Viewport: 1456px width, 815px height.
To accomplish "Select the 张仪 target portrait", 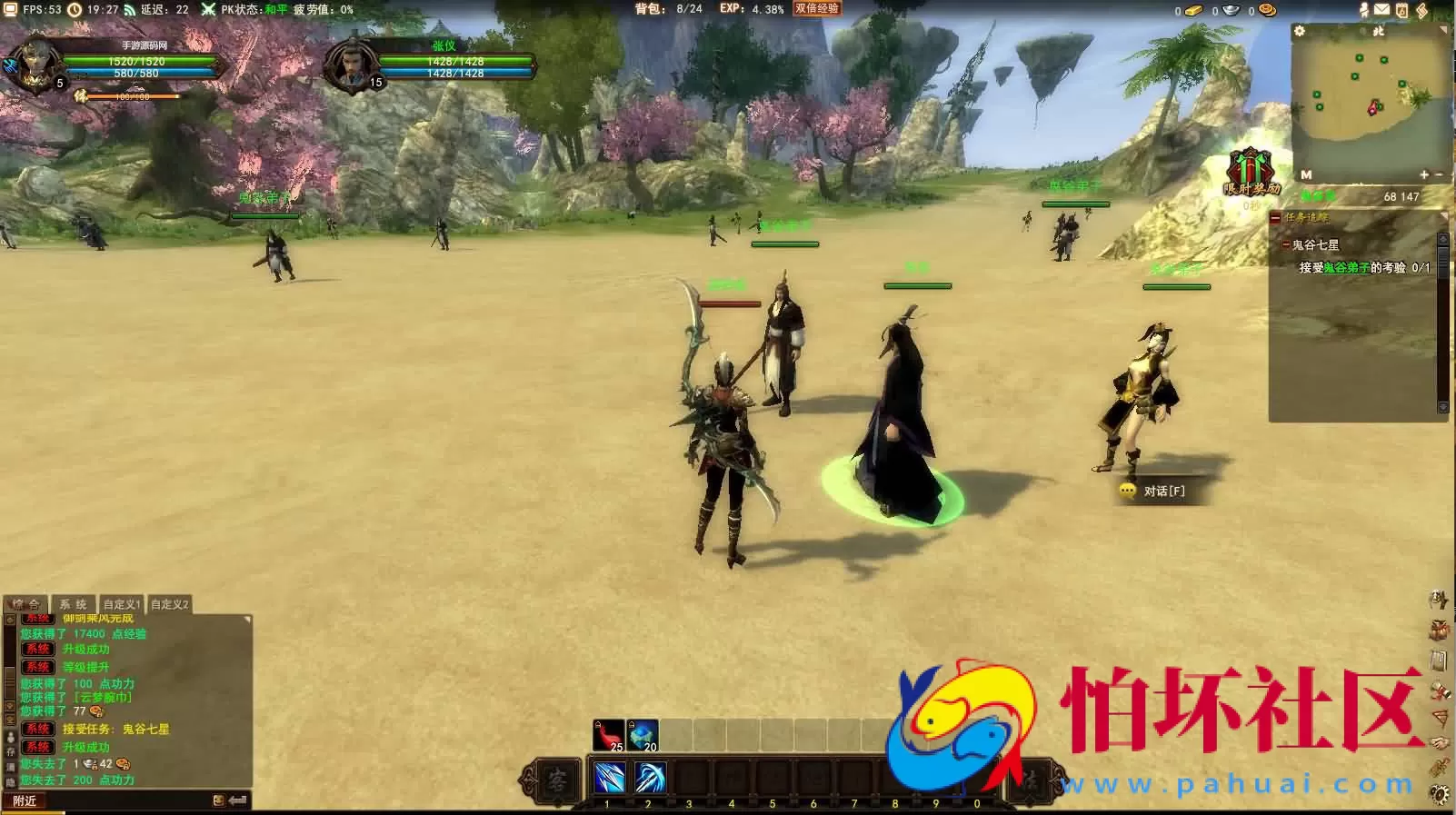I will tap(351, 65).
